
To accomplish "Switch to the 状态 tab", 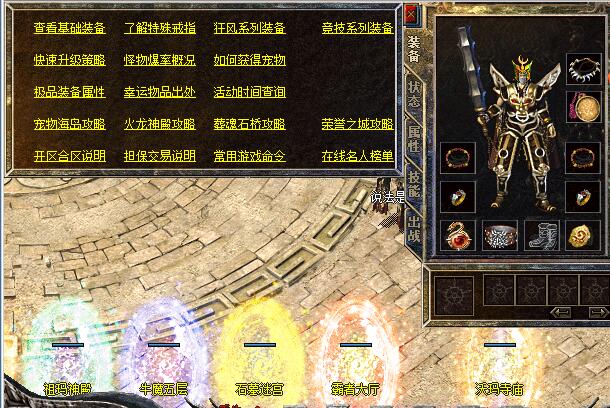I will tap(413, 96).
